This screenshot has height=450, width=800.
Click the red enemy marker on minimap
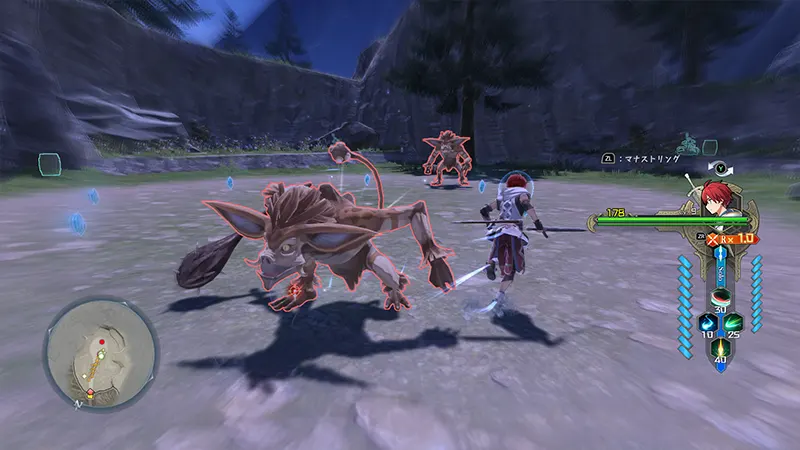pos(101,342)
